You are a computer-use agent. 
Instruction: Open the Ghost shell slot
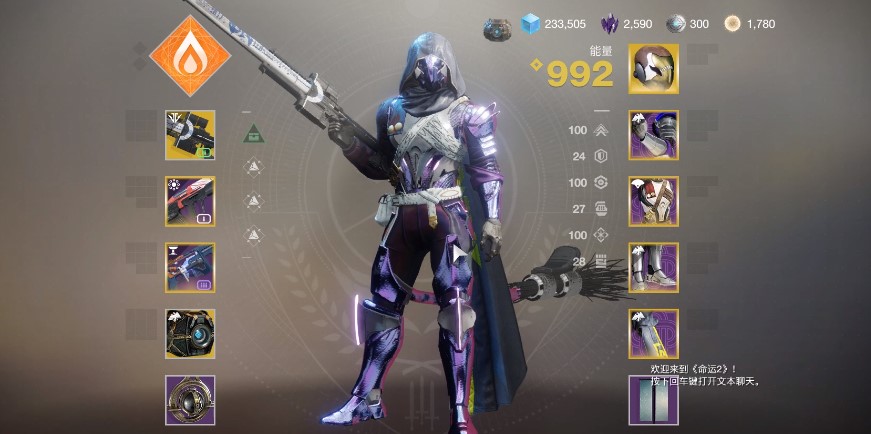click(x=190, y=334)
